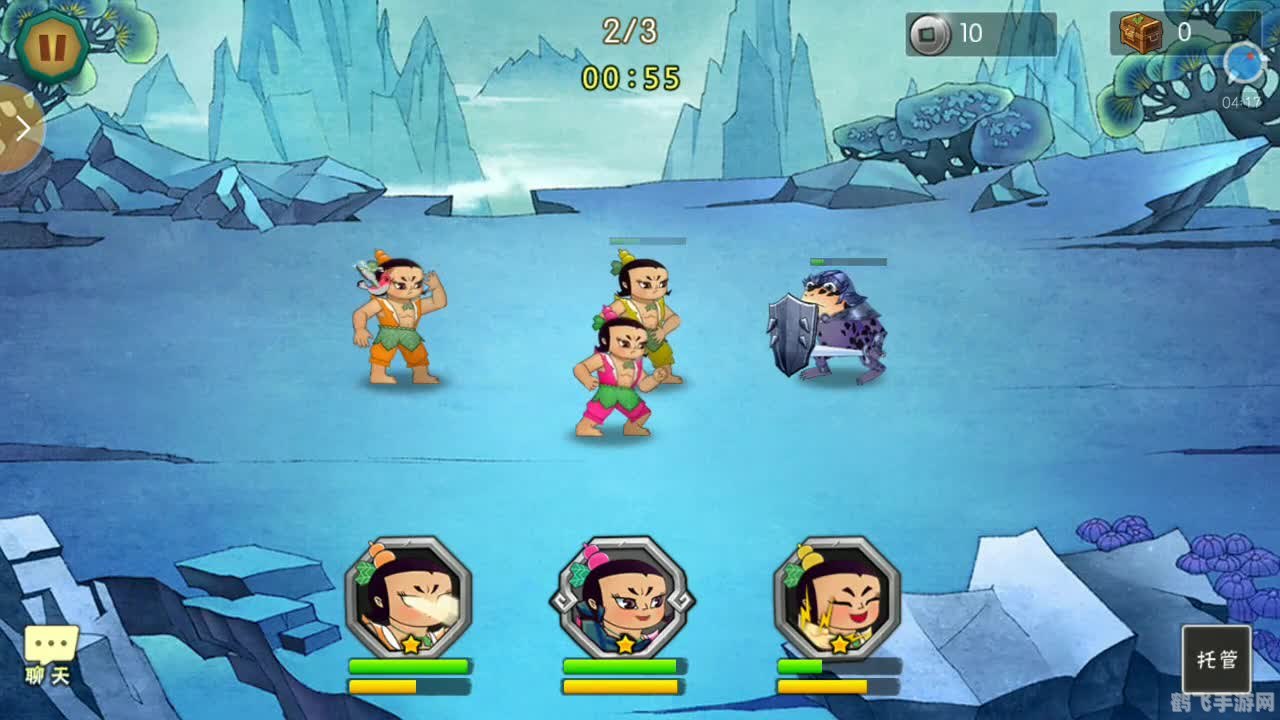Tap the coin counter showing 10

980,34
